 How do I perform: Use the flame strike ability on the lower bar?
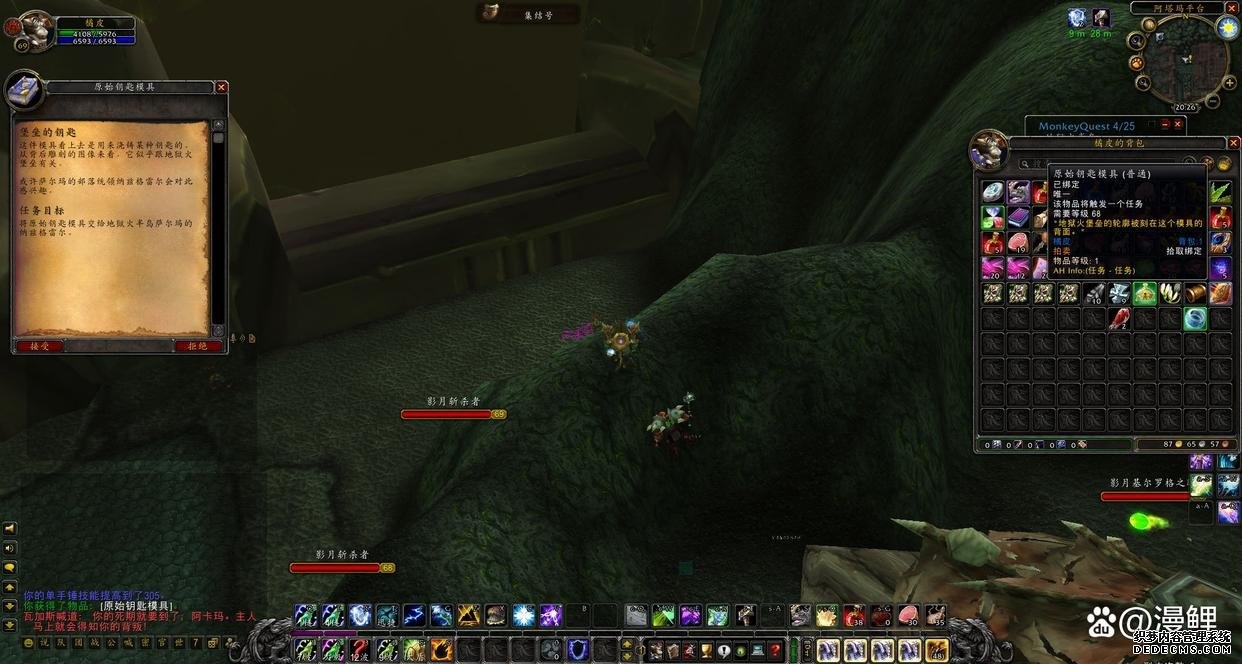[441, 650]
